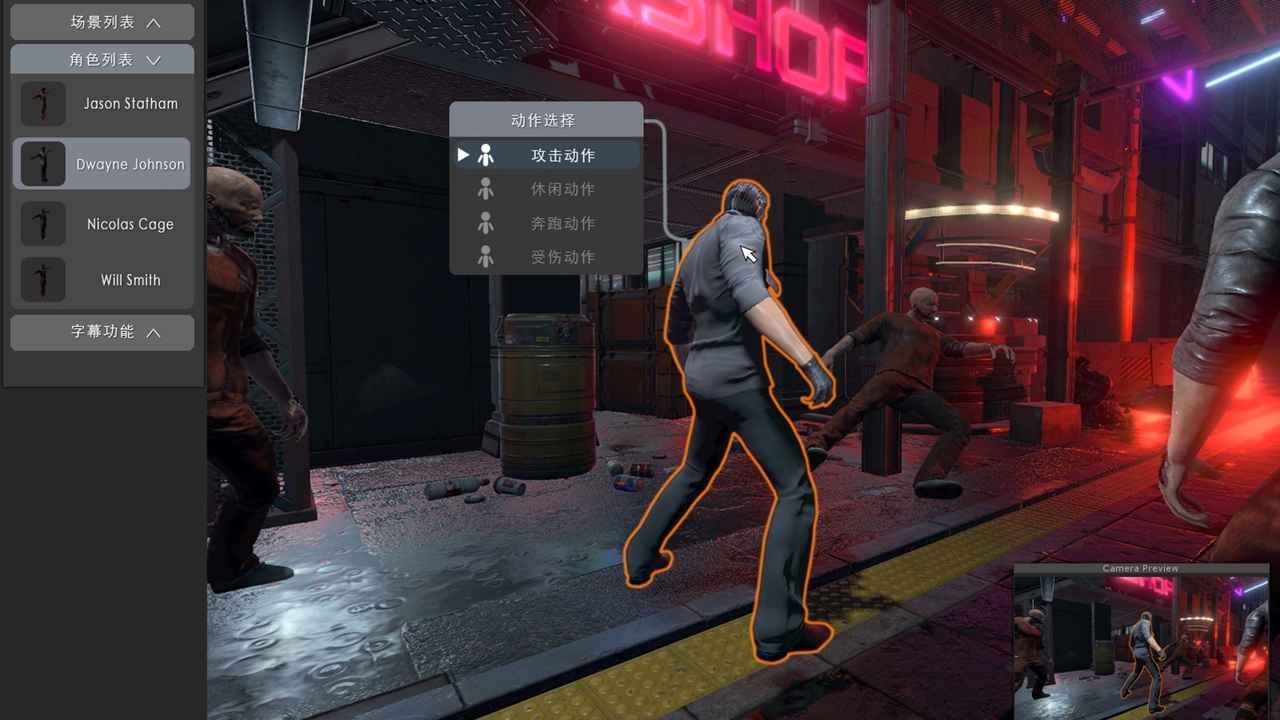Select the Will Smith character icon

(43, 280)
